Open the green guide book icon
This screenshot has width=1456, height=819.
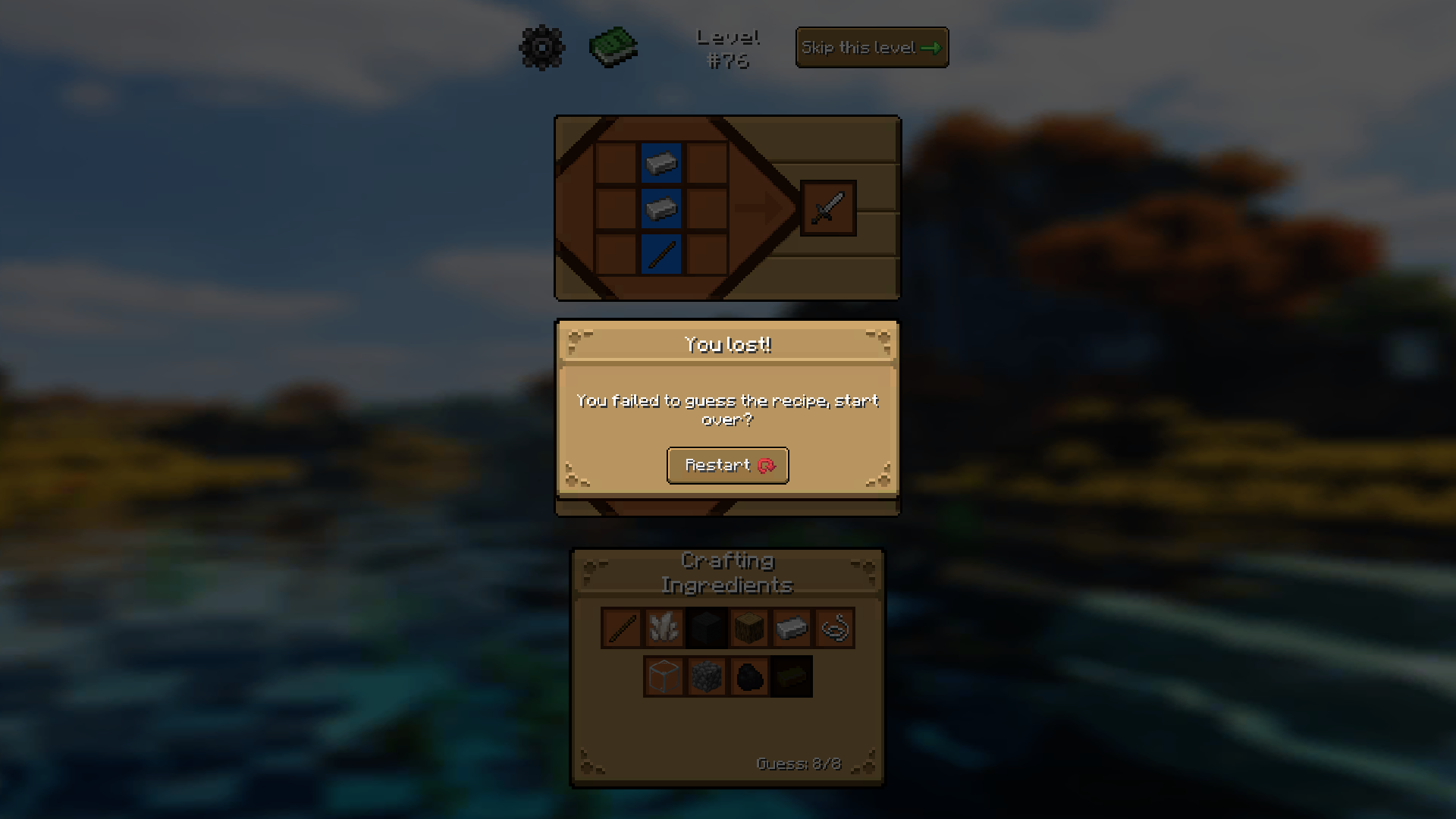[x=613, y=47]
